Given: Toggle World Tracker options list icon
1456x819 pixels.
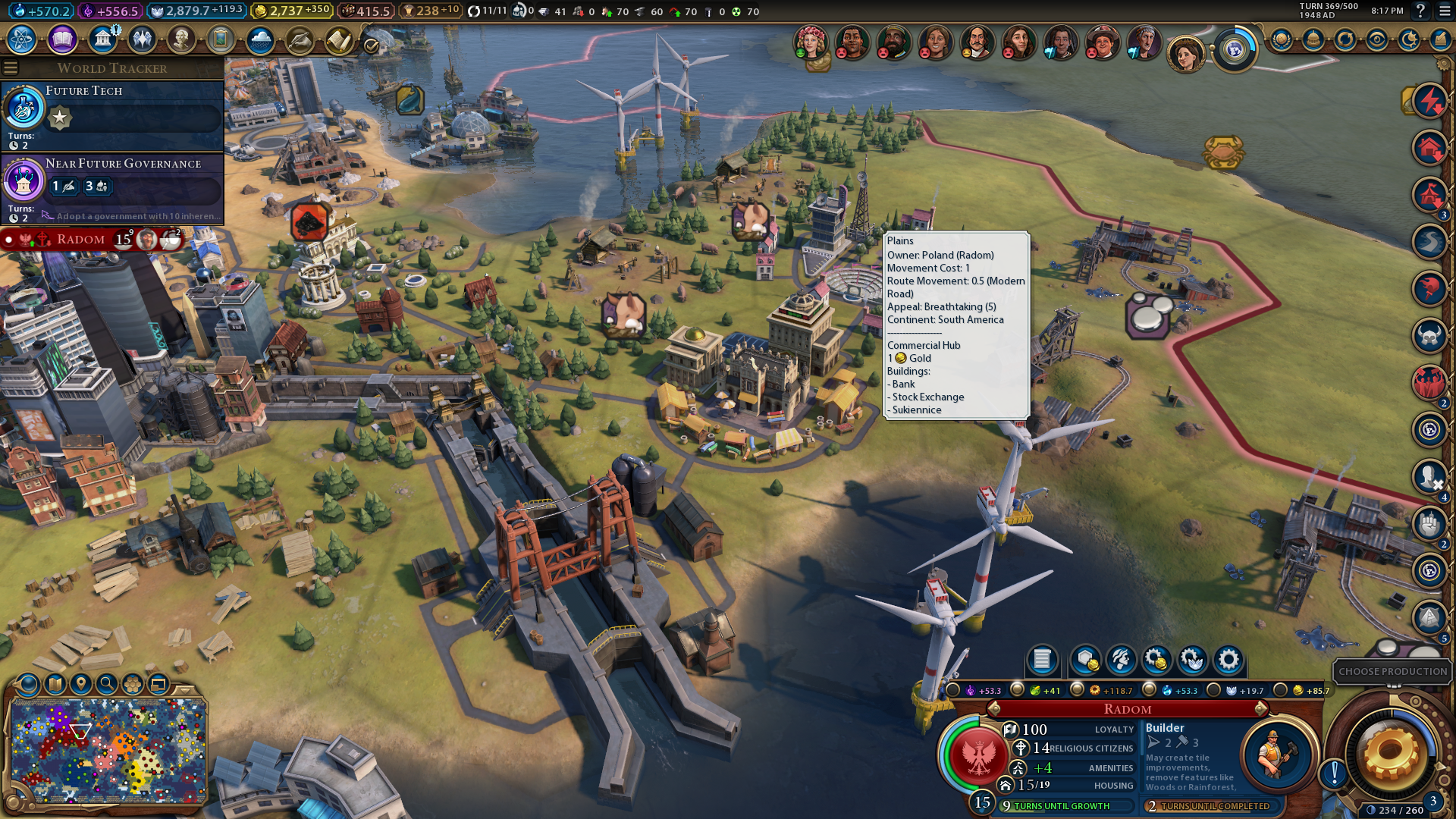Looking at the screenshot, I should coord(11,68).
